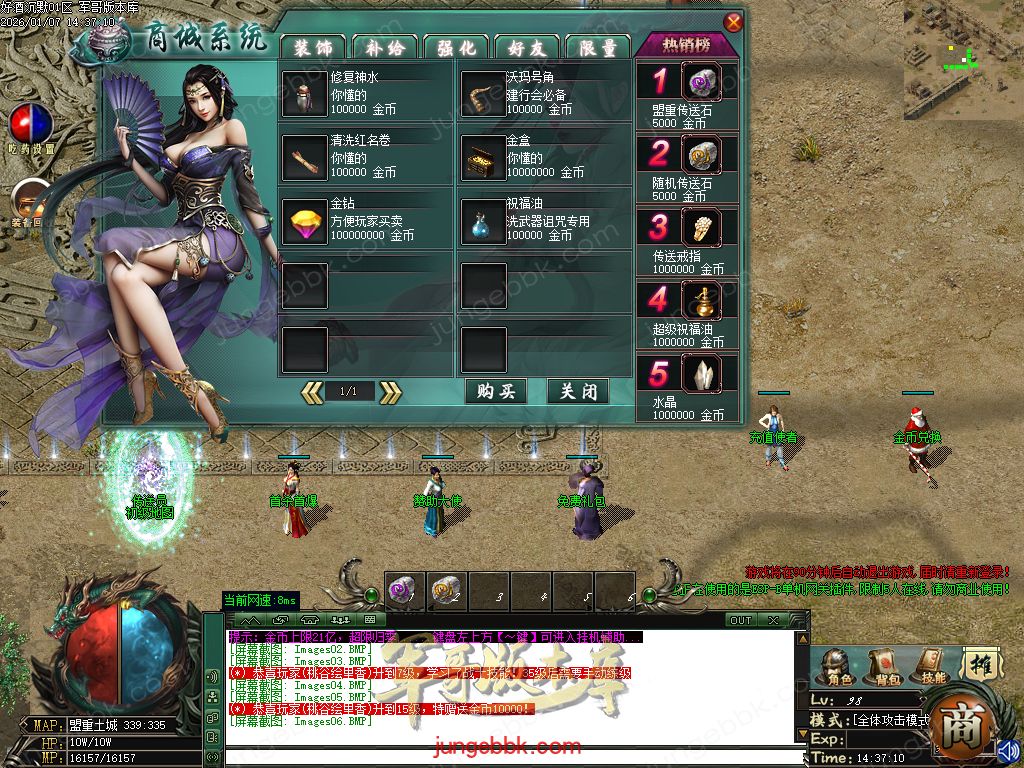Choose the 沃玛号角 horn item
The image size is (1024, 768).
[482, 94]
